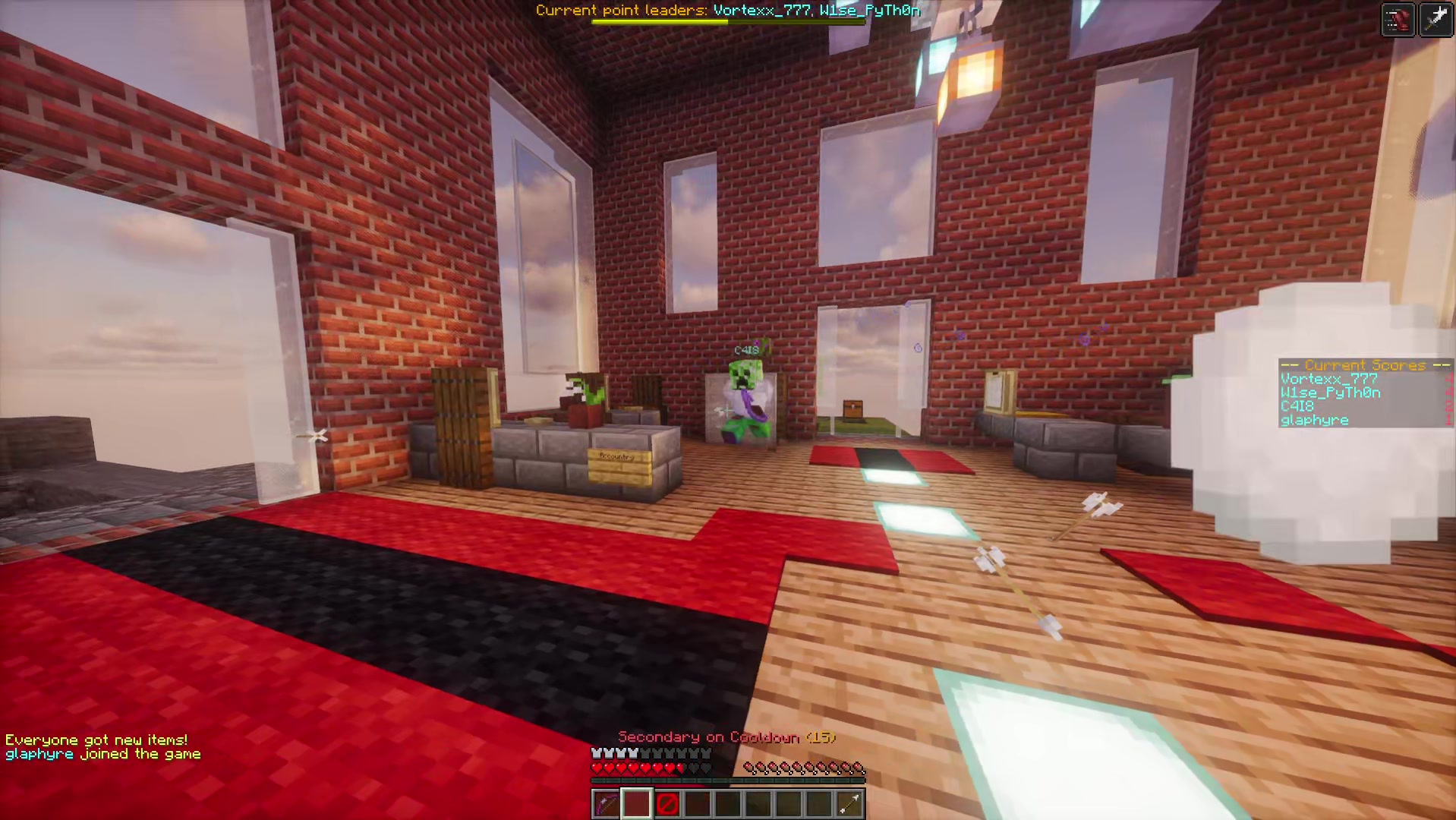Image resolution: width=1456 pixels, height=820 pixels.
Task: Toggle the fifth empty hotbar slot selection
Action: click(x=727, y=803)
